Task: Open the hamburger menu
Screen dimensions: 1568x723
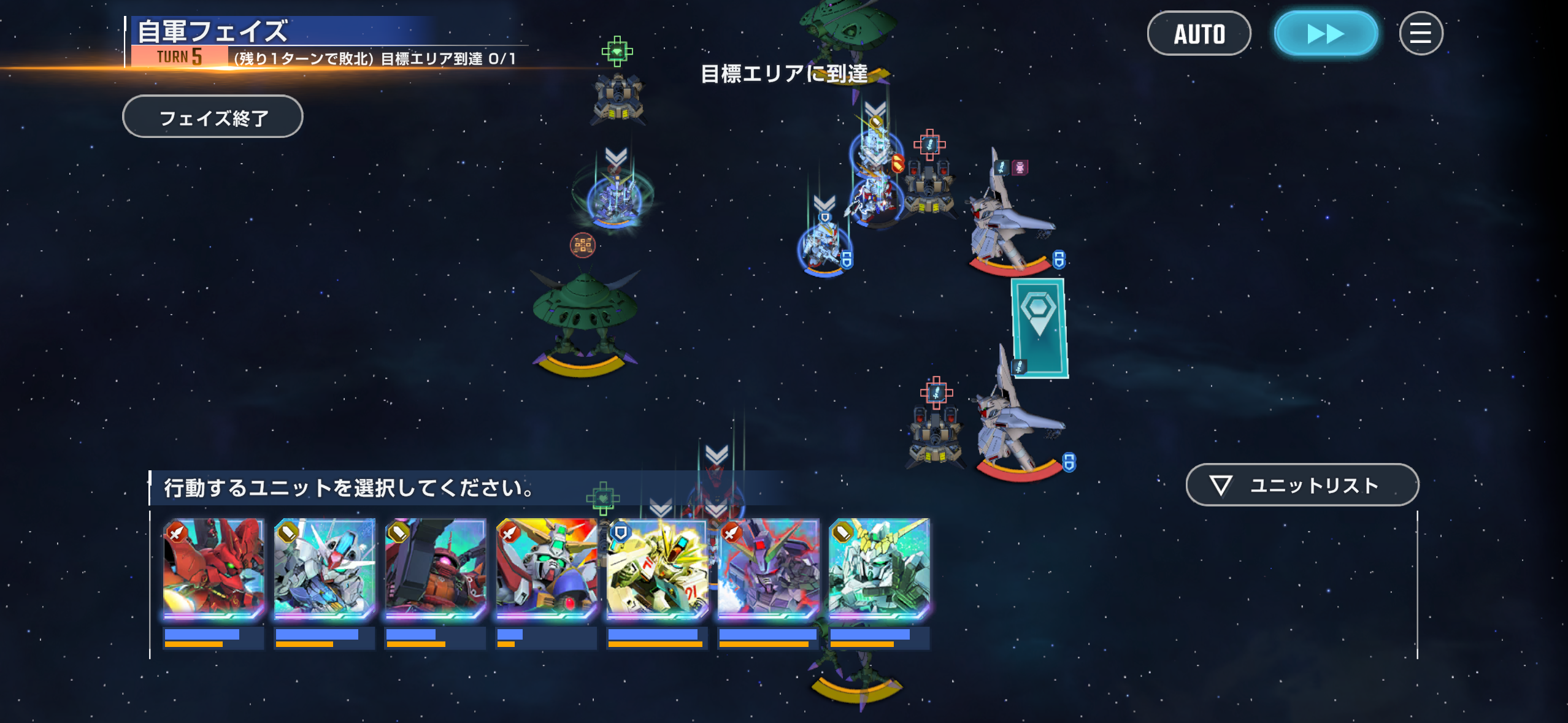Action: pyautogui.click(x=1420, y=34)
